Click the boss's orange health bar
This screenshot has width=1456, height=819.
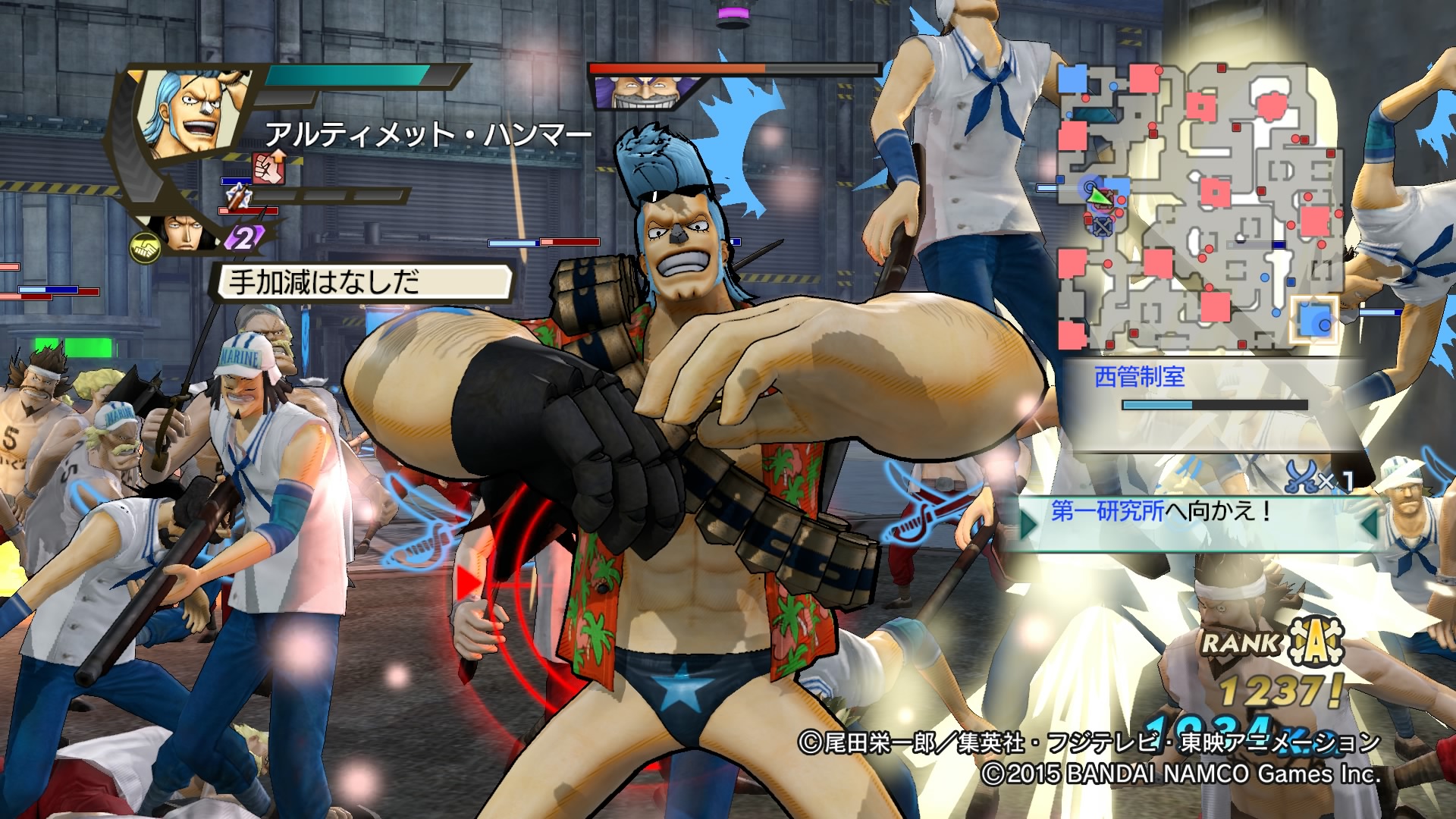[675, 70]
